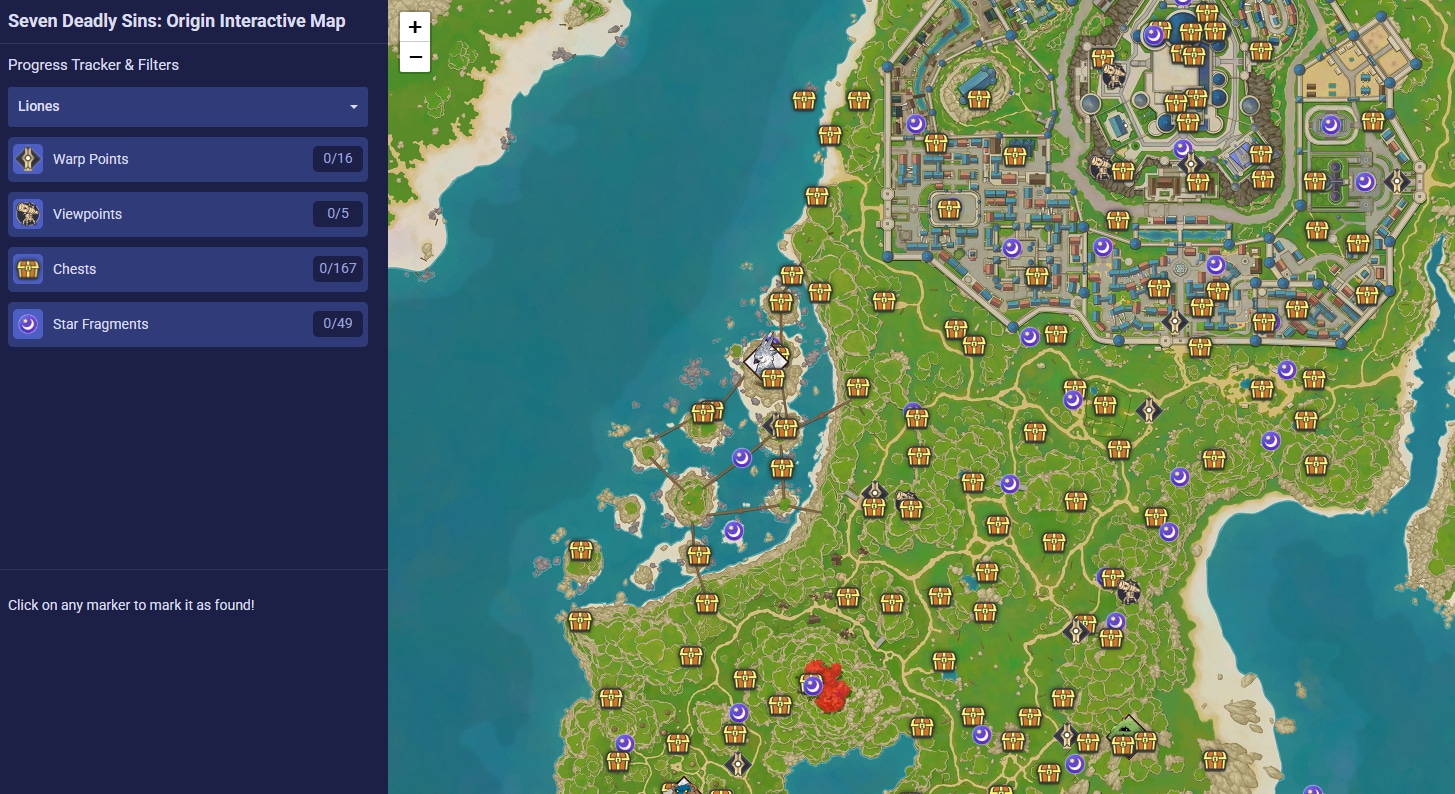Select the warp point marker beside the southern coast chests
Viewport: 1455px width, 794px height.
click(738, 764)
